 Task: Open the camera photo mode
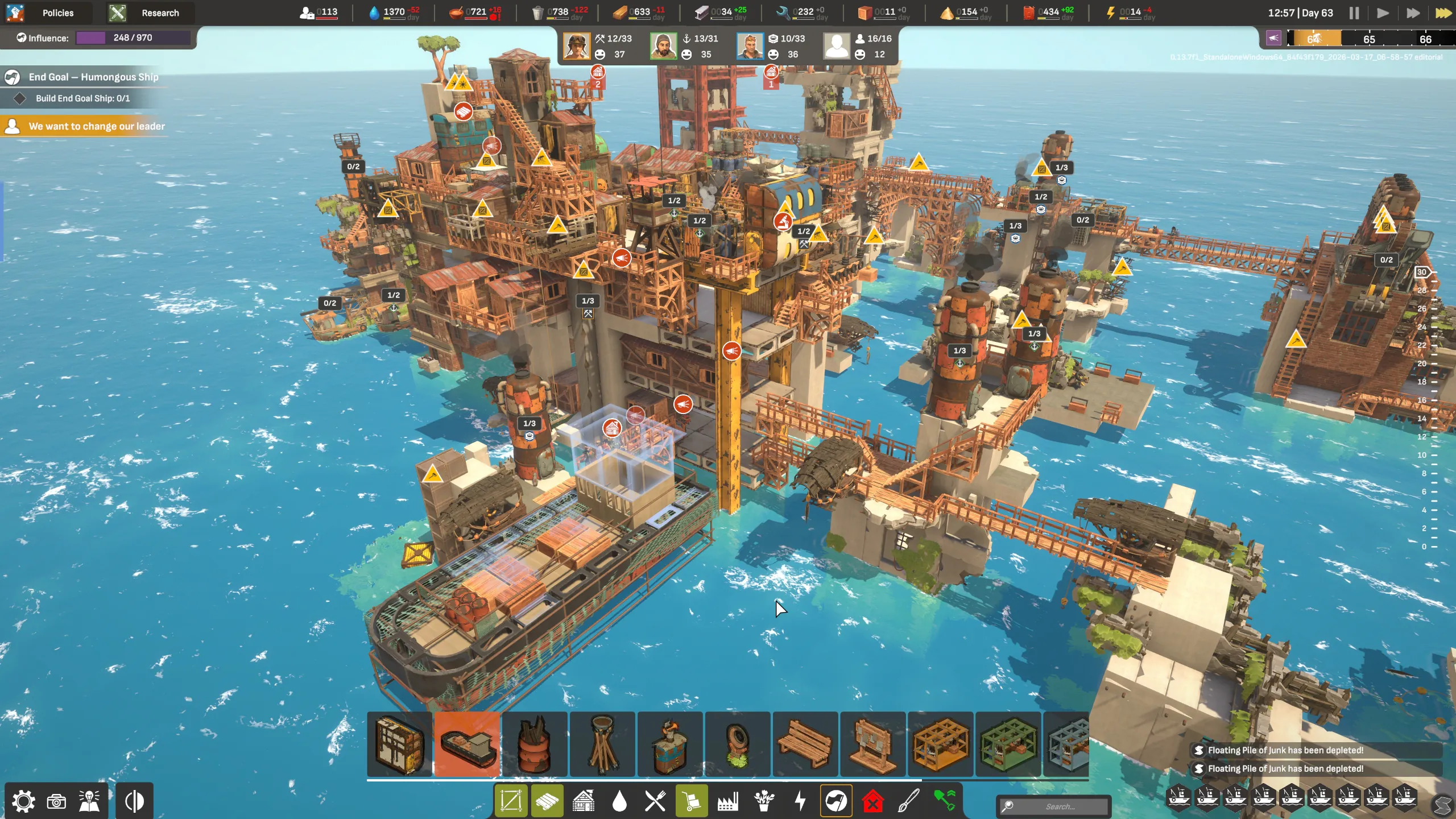point(56,801)
